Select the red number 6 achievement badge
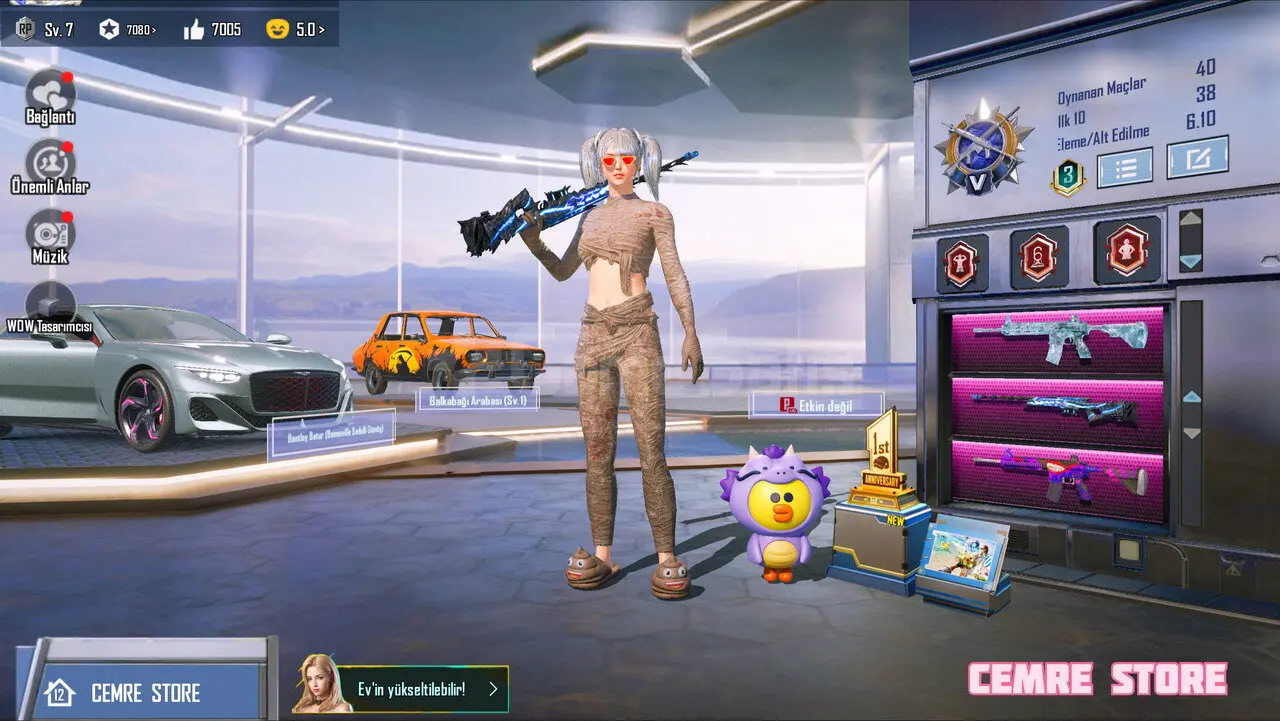 [1039, 257]
